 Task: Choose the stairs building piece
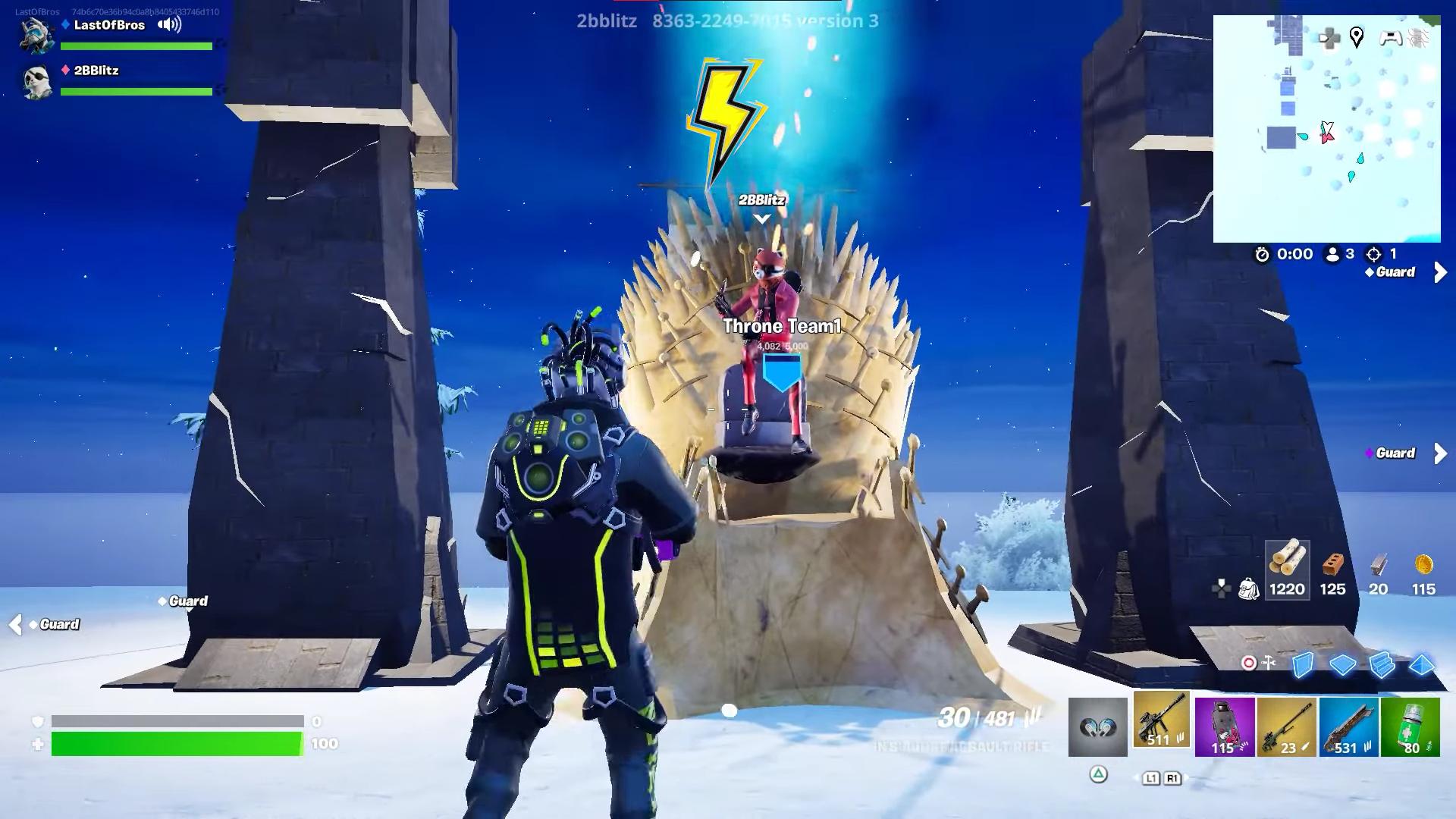coord(1382,664)
